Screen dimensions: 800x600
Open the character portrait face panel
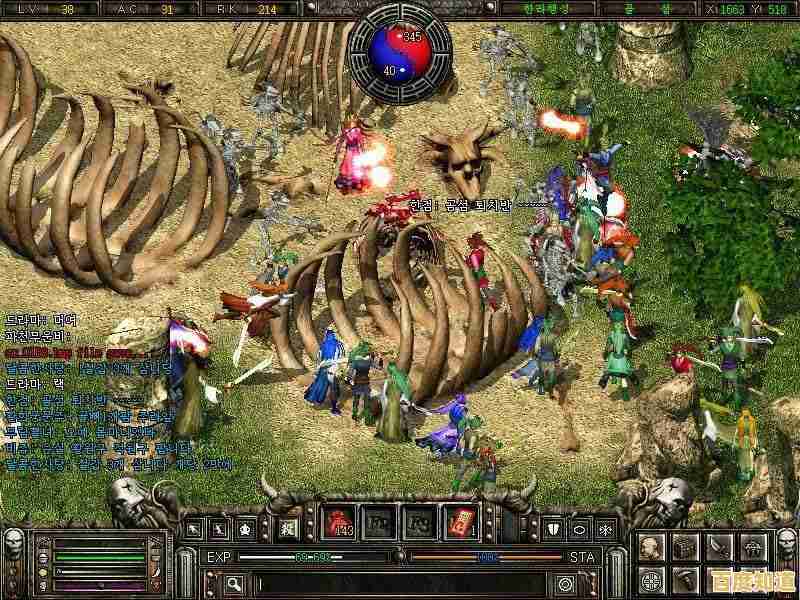651,547
